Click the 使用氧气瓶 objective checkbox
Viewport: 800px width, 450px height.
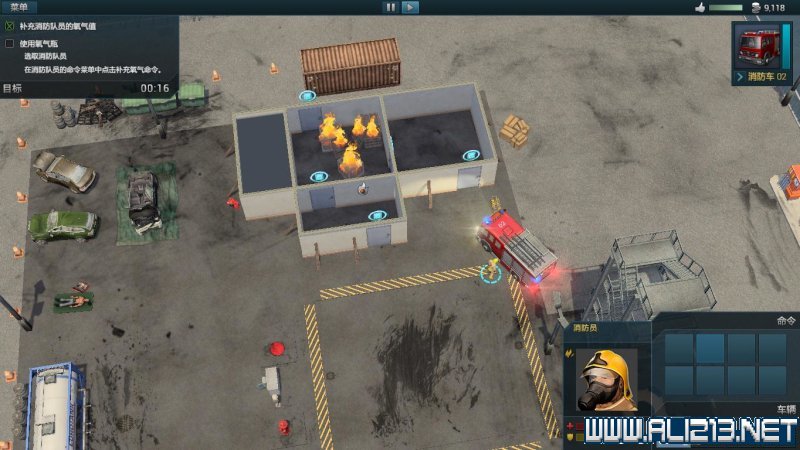(x=10, y=44)
